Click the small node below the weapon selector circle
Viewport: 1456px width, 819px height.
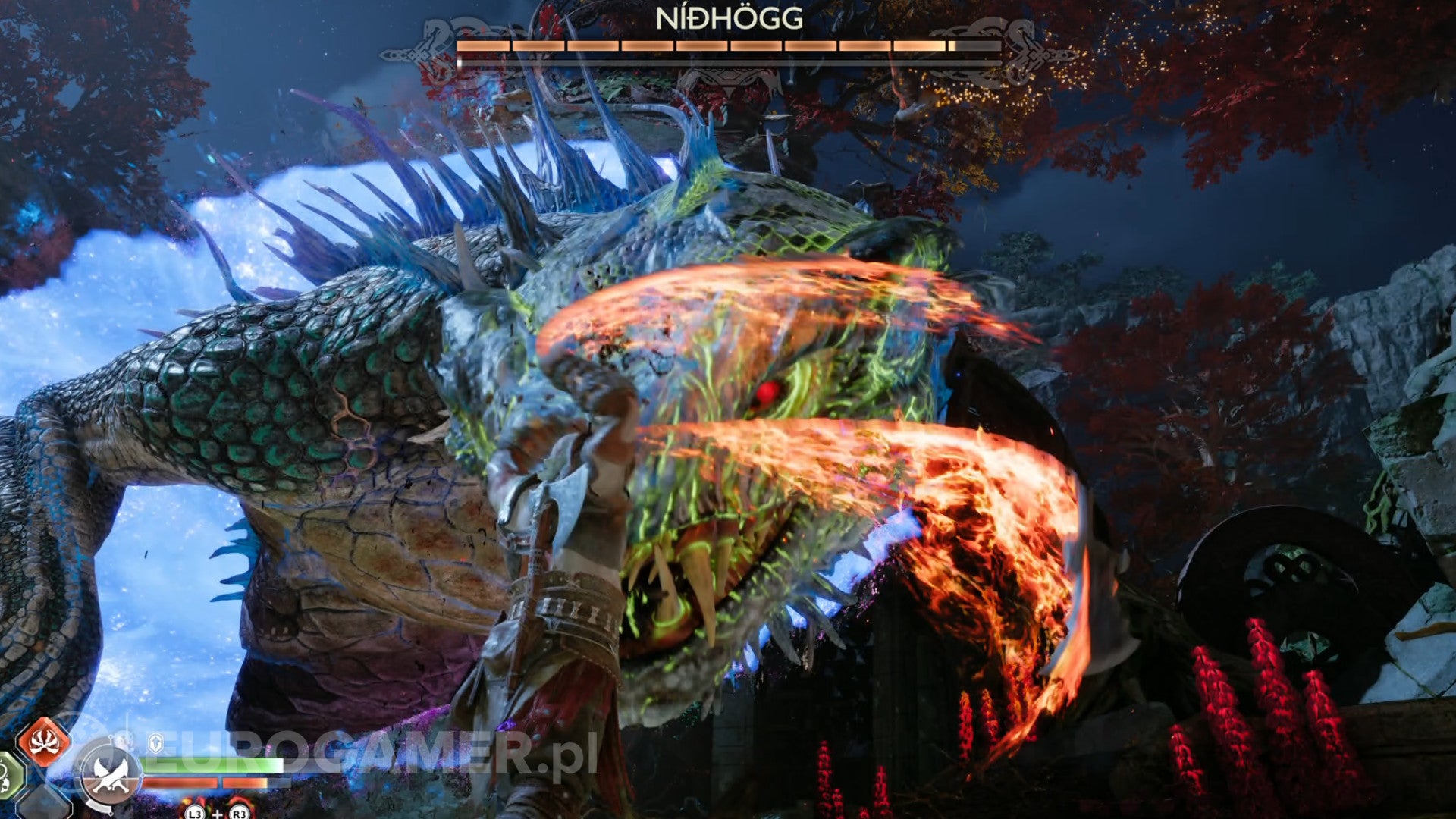click(x=111, y=813)
